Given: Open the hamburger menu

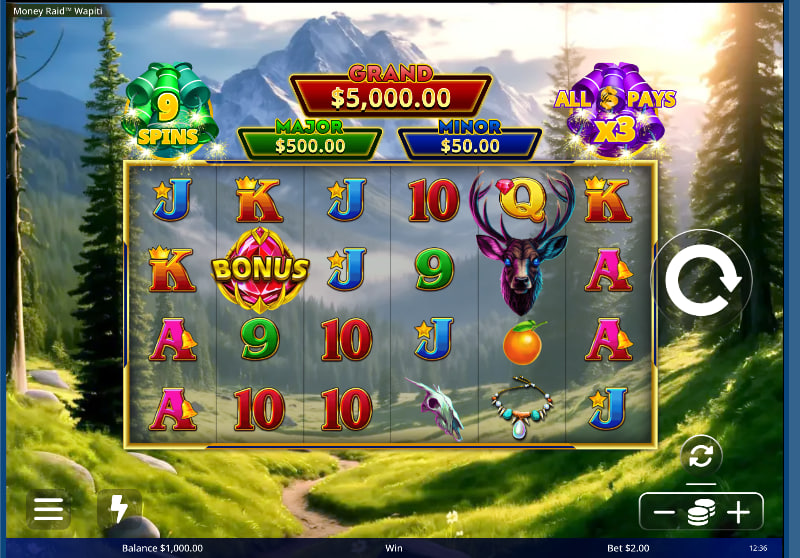Looking at the screenshot, I should pyautogui.click(x=48, y=510).
